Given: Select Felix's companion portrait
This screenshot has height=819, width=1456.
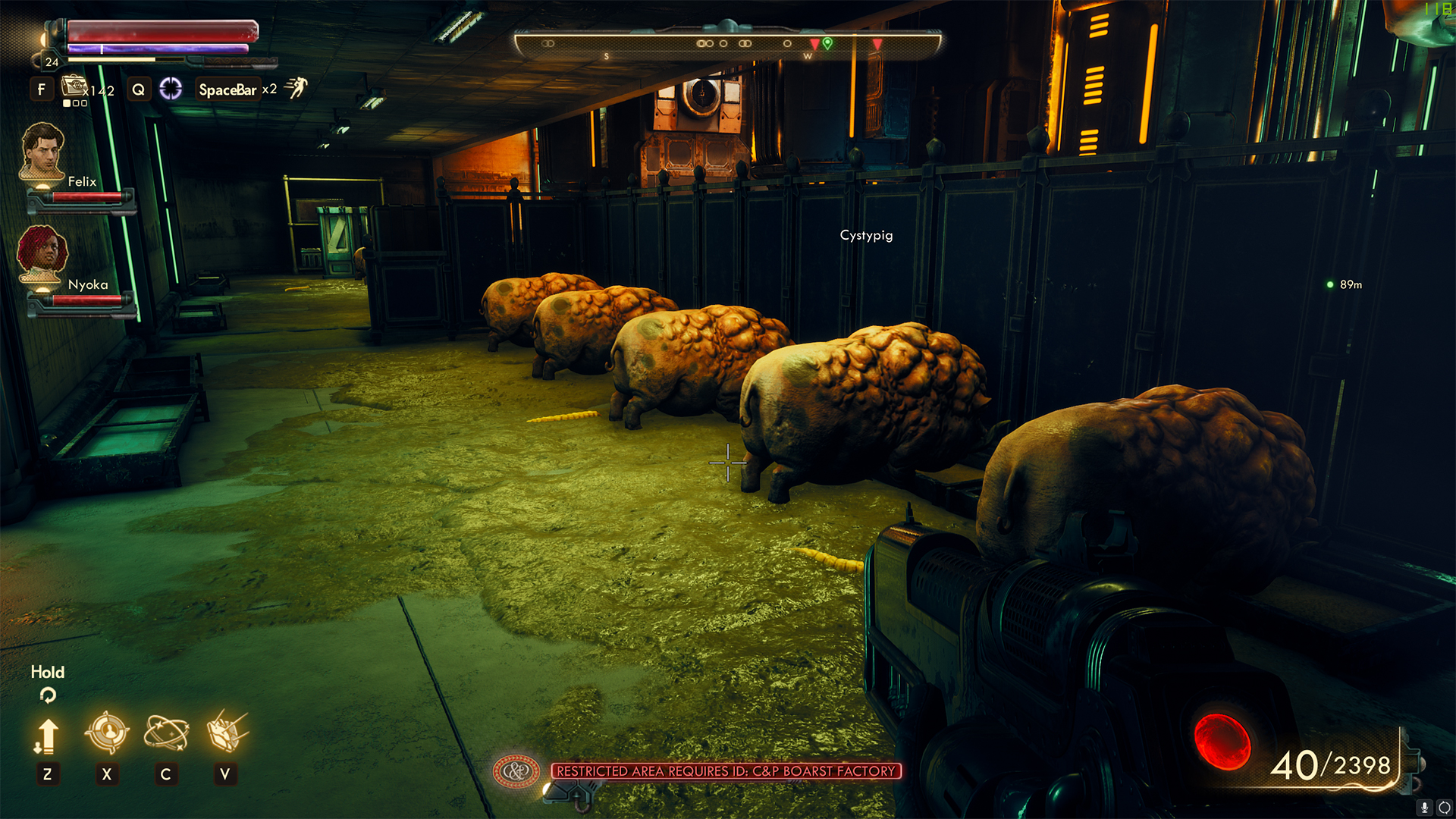Looking at the screenshot, I should 42,151.
